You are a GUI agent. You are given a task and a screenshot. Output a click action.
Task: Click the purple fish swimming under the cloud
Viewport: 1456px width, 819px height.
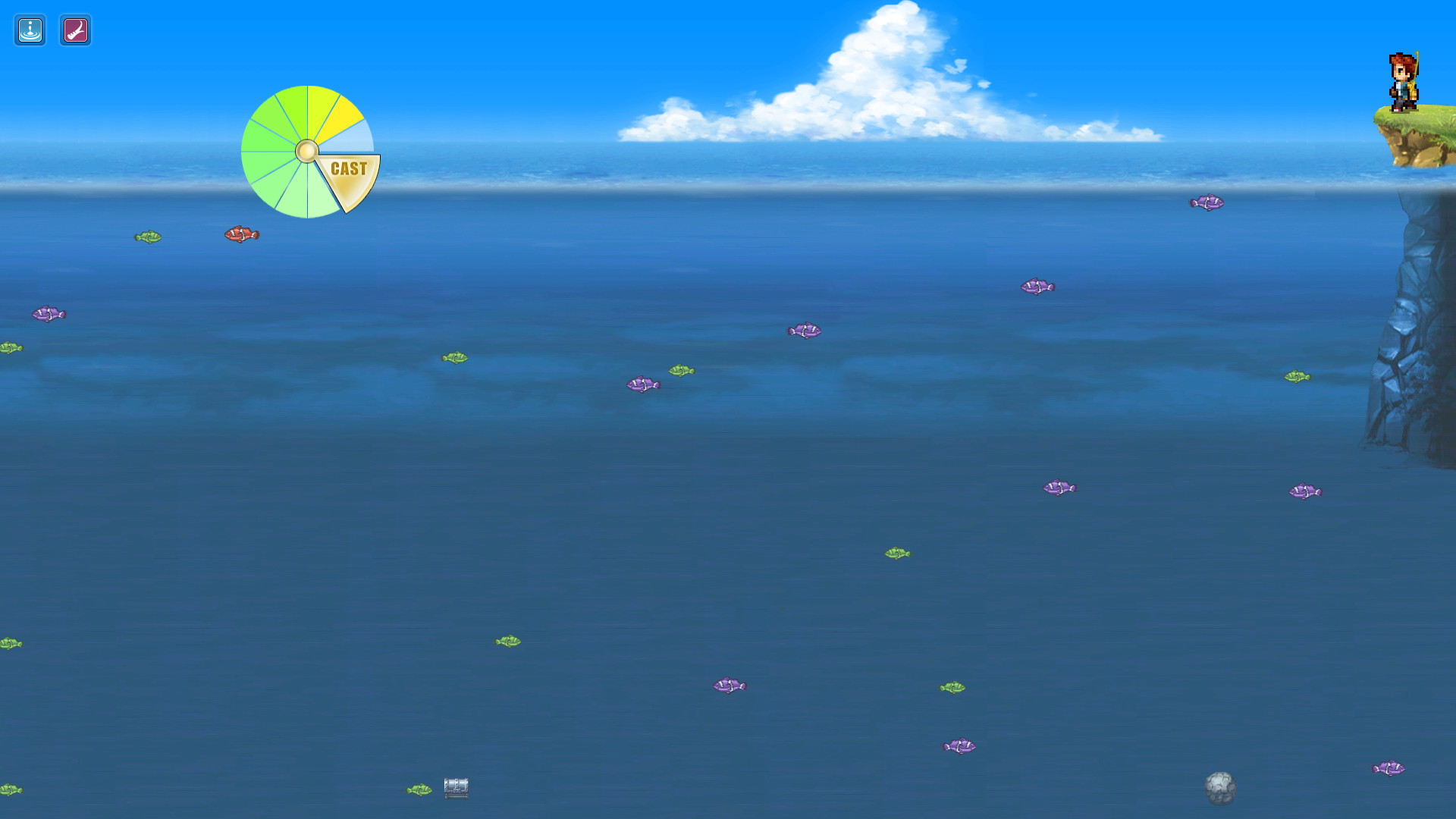click(805, 330)
